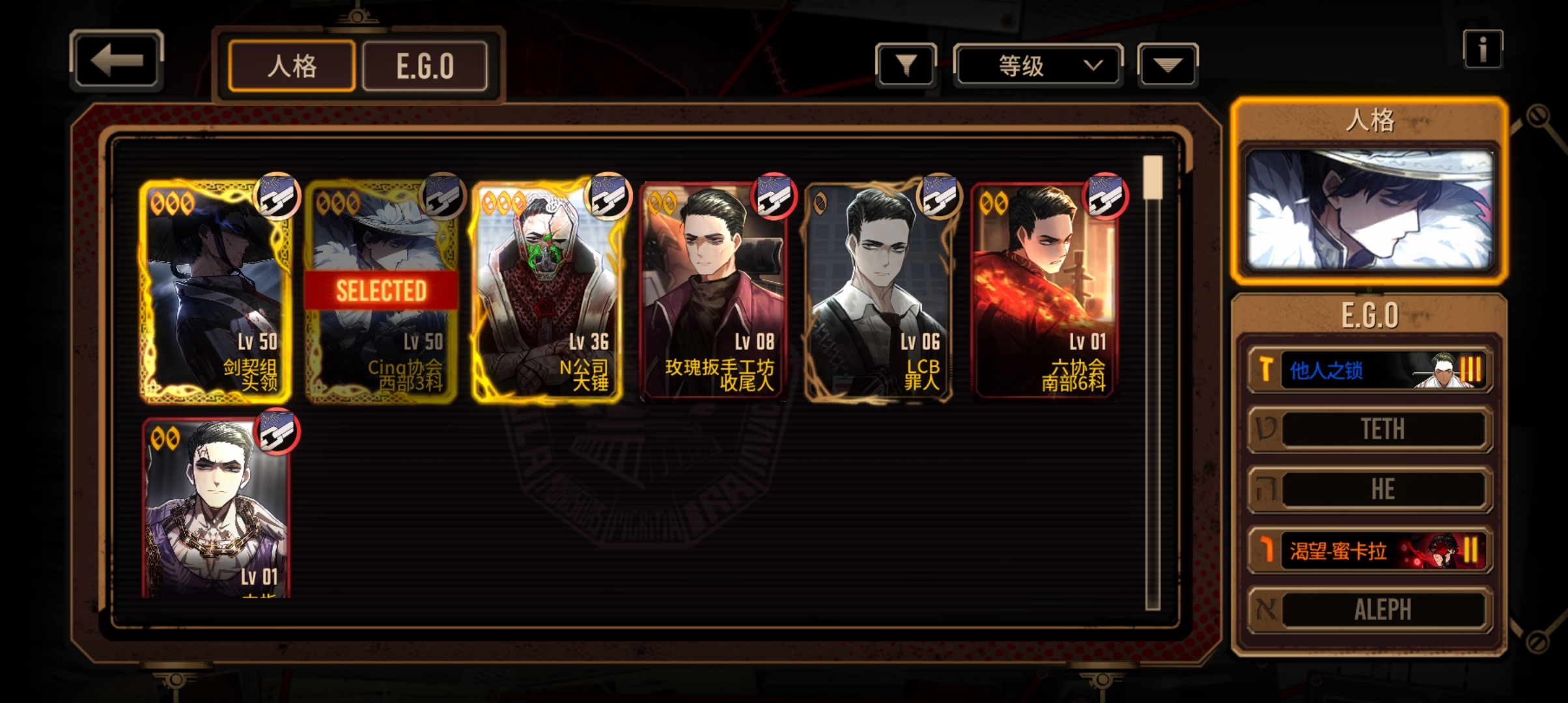Open the funnel filter button
This screenshot has height=703, width=1568.
pos(906,65)
